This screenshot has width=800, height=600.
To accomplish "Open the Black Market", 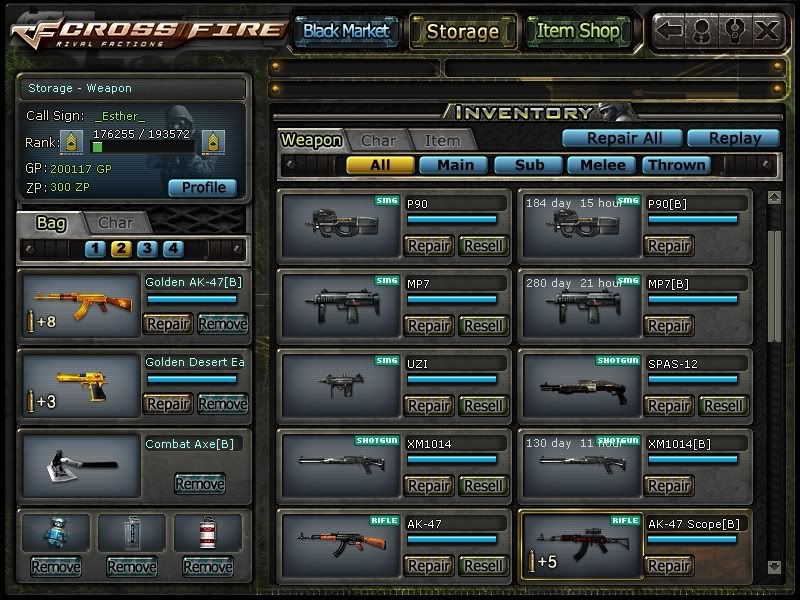I will tap(346, 31).
